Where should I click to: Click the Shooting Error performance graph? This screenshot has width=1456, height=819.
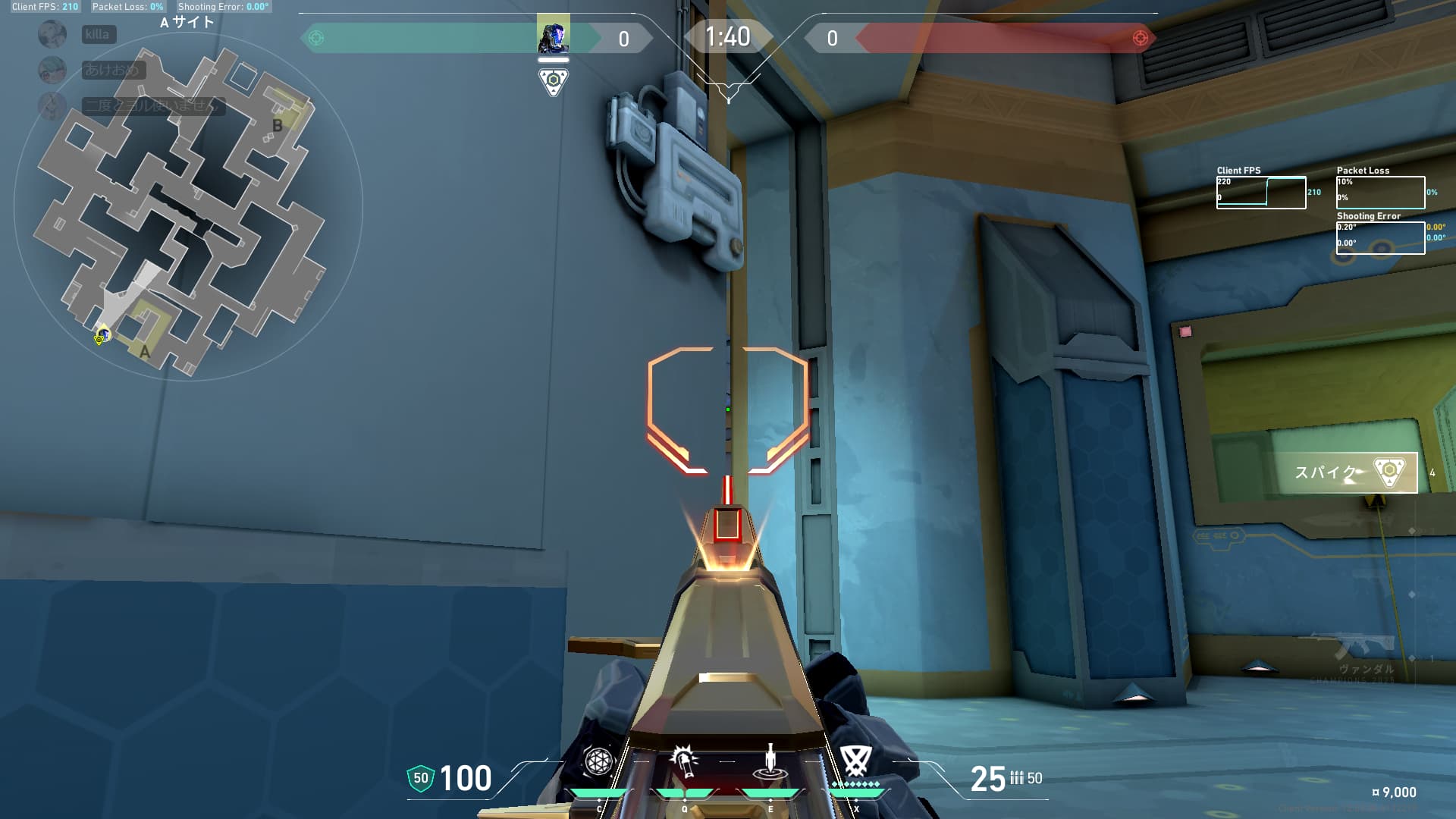(1380, 238)
